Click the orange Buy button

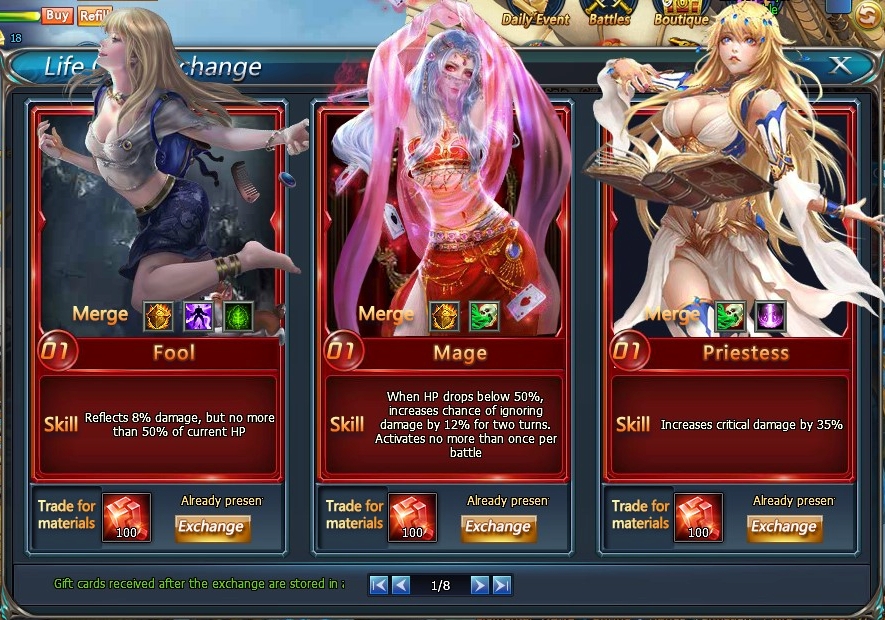coord(57,15)
